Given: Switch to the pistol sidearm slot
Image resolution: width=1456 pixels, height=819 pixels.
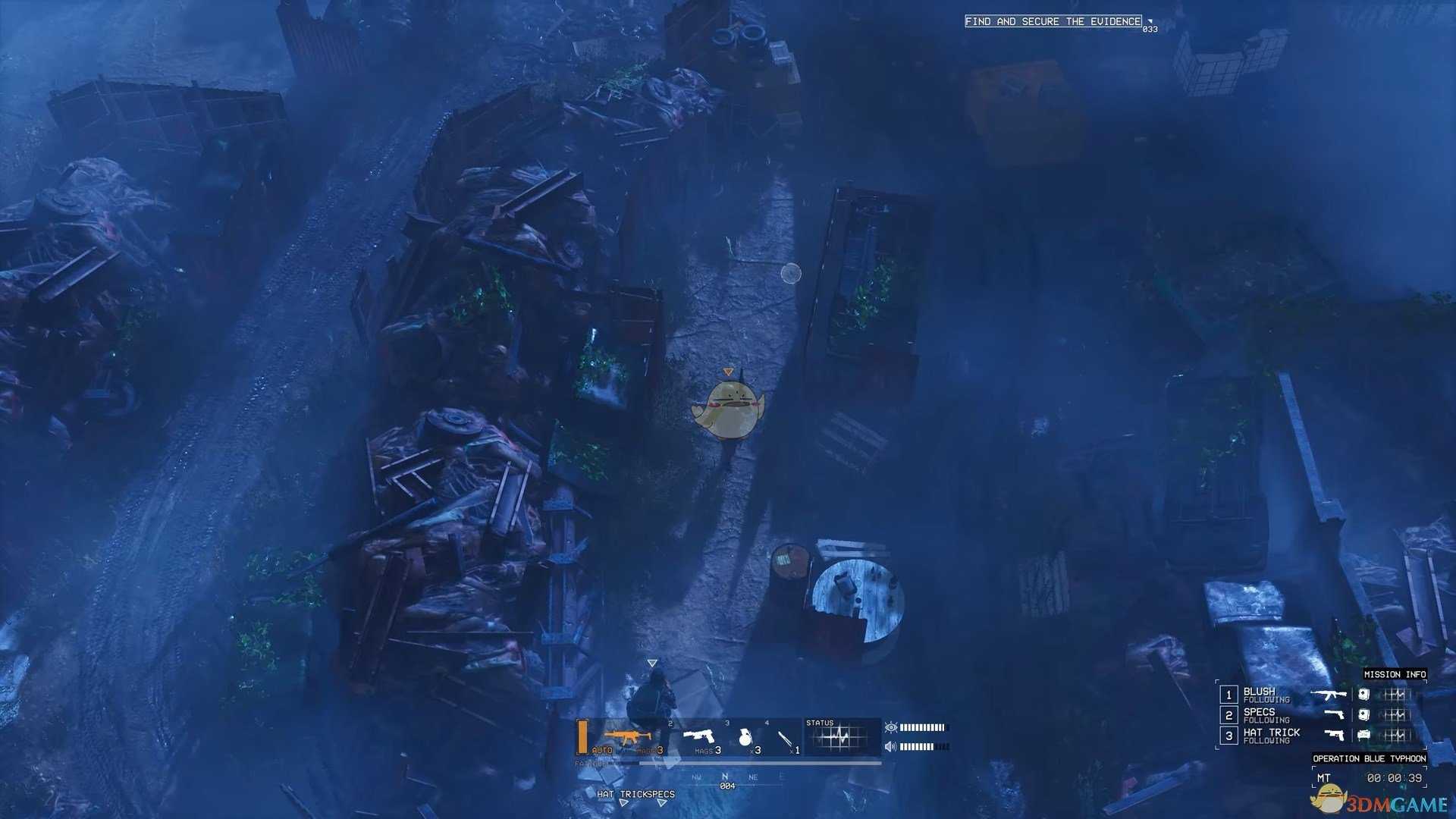Looking at the screenshot, I should (699, 736).
